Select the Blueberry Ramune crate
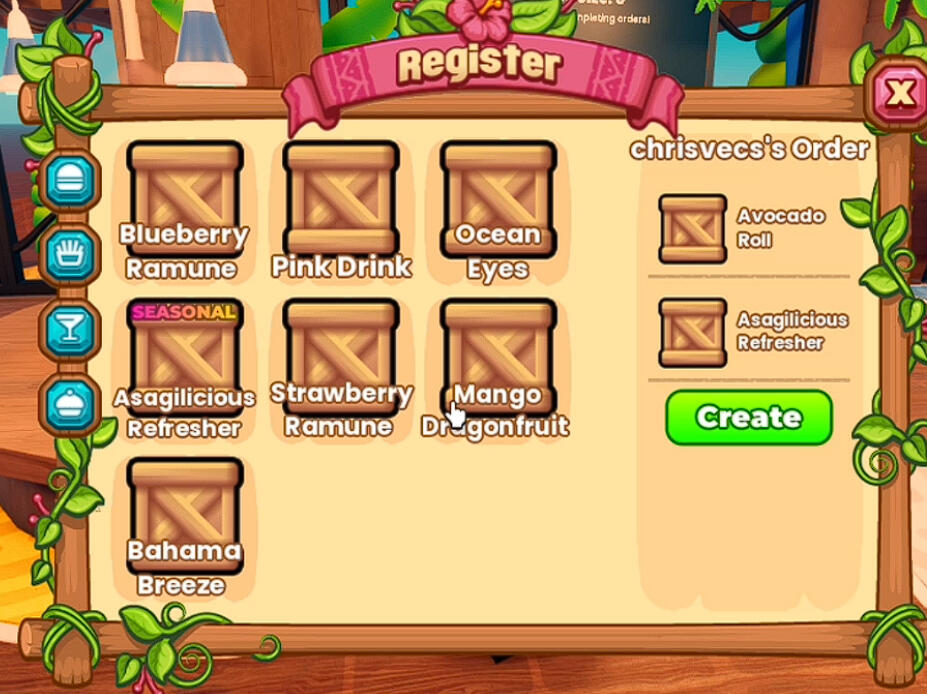Image resolution: width=927 pixels, height=694 pixels. pos(185,199)
